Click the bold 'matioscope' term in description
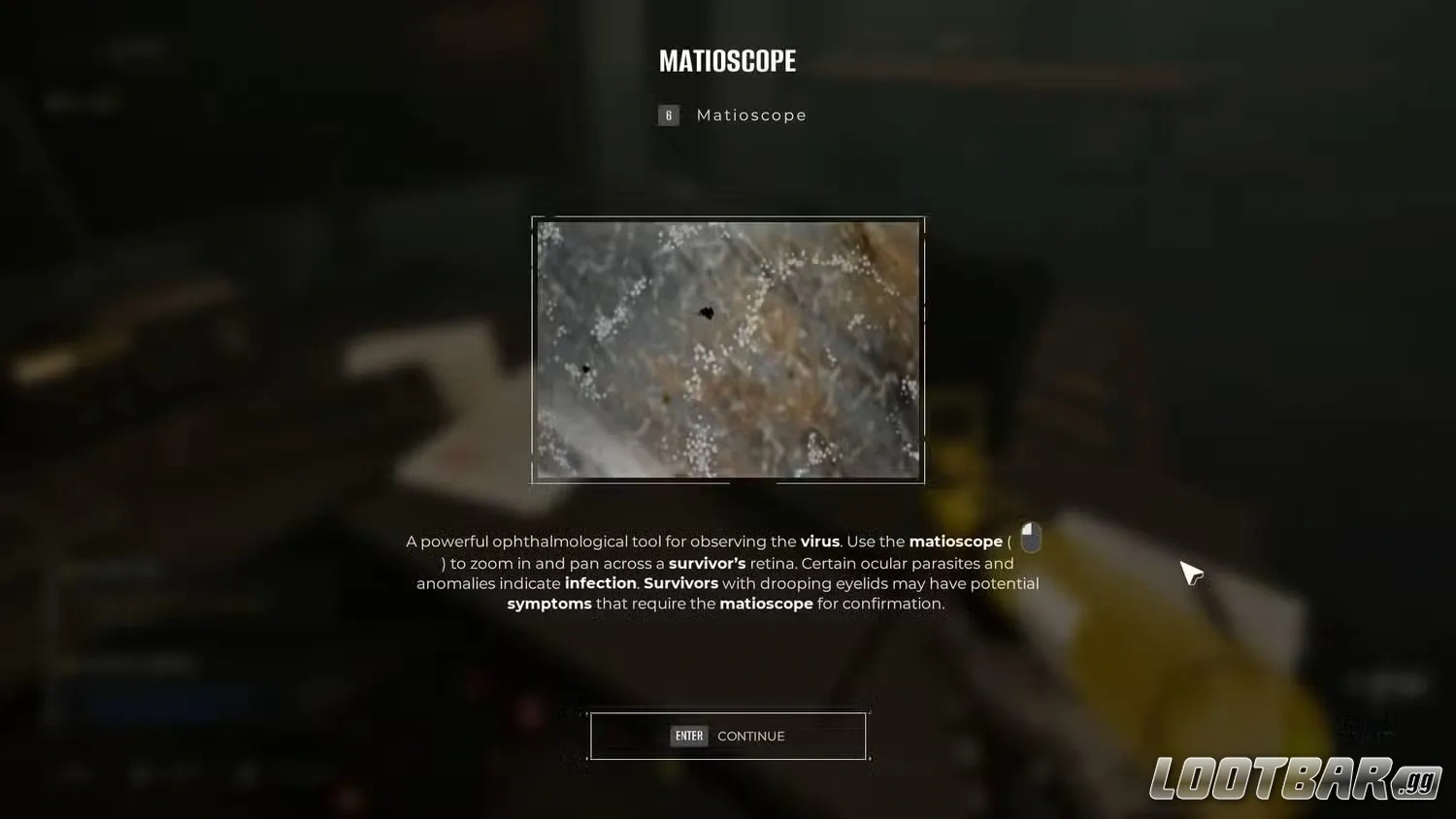1456x819 pixels. click(955, 541)
